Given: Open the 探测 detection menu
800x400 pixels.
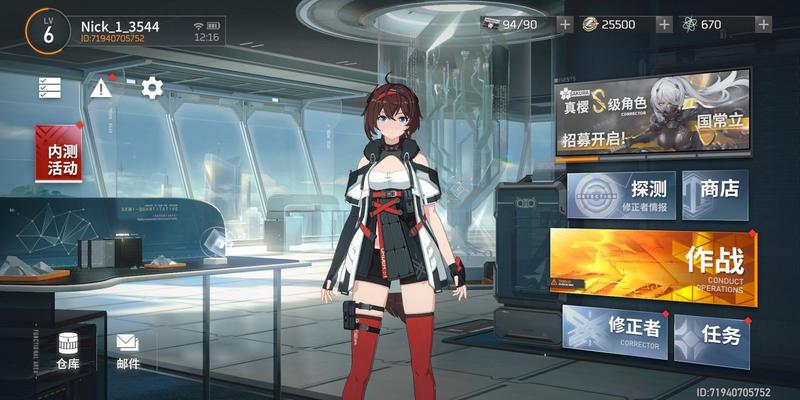Looking at the screenshot, I should pos(621,194).
